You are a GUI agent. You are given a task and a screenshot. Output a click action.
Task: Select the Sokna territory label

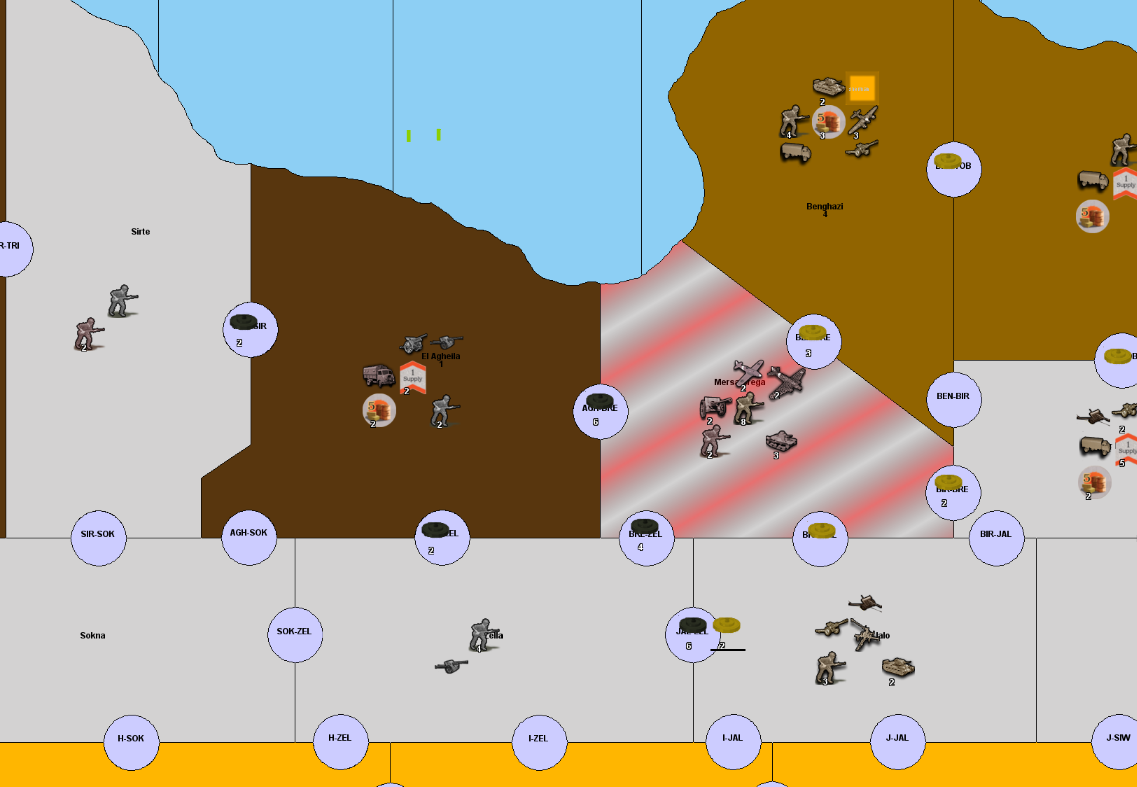coord(93,636)
